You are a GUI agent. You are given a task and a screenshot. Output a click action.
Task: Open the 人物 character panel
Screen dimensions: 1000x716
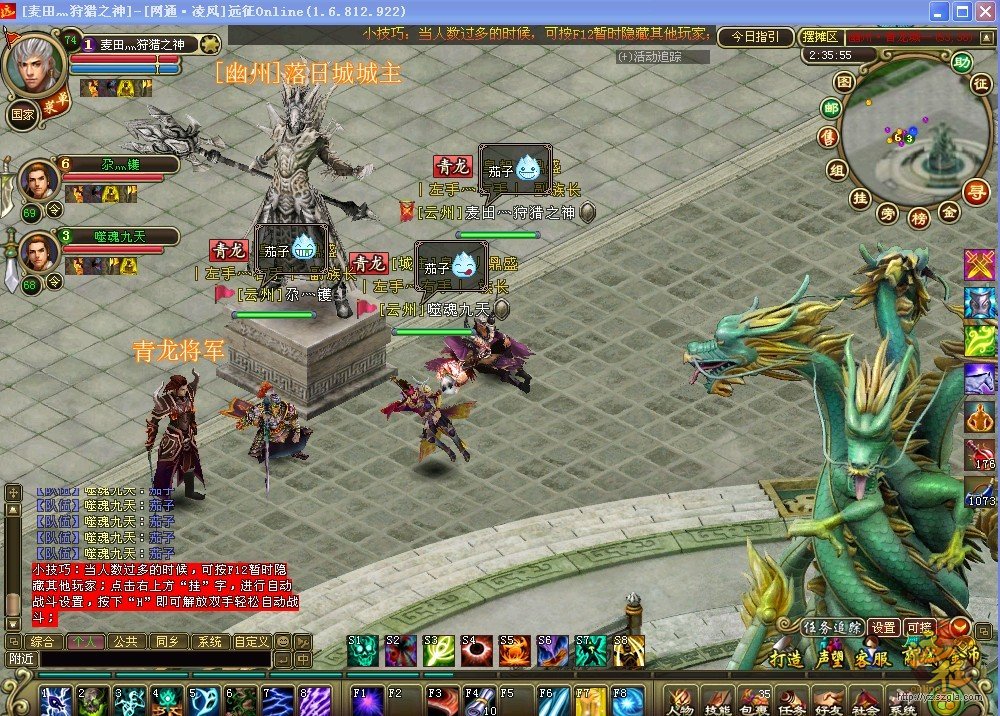tap(680, 700)
